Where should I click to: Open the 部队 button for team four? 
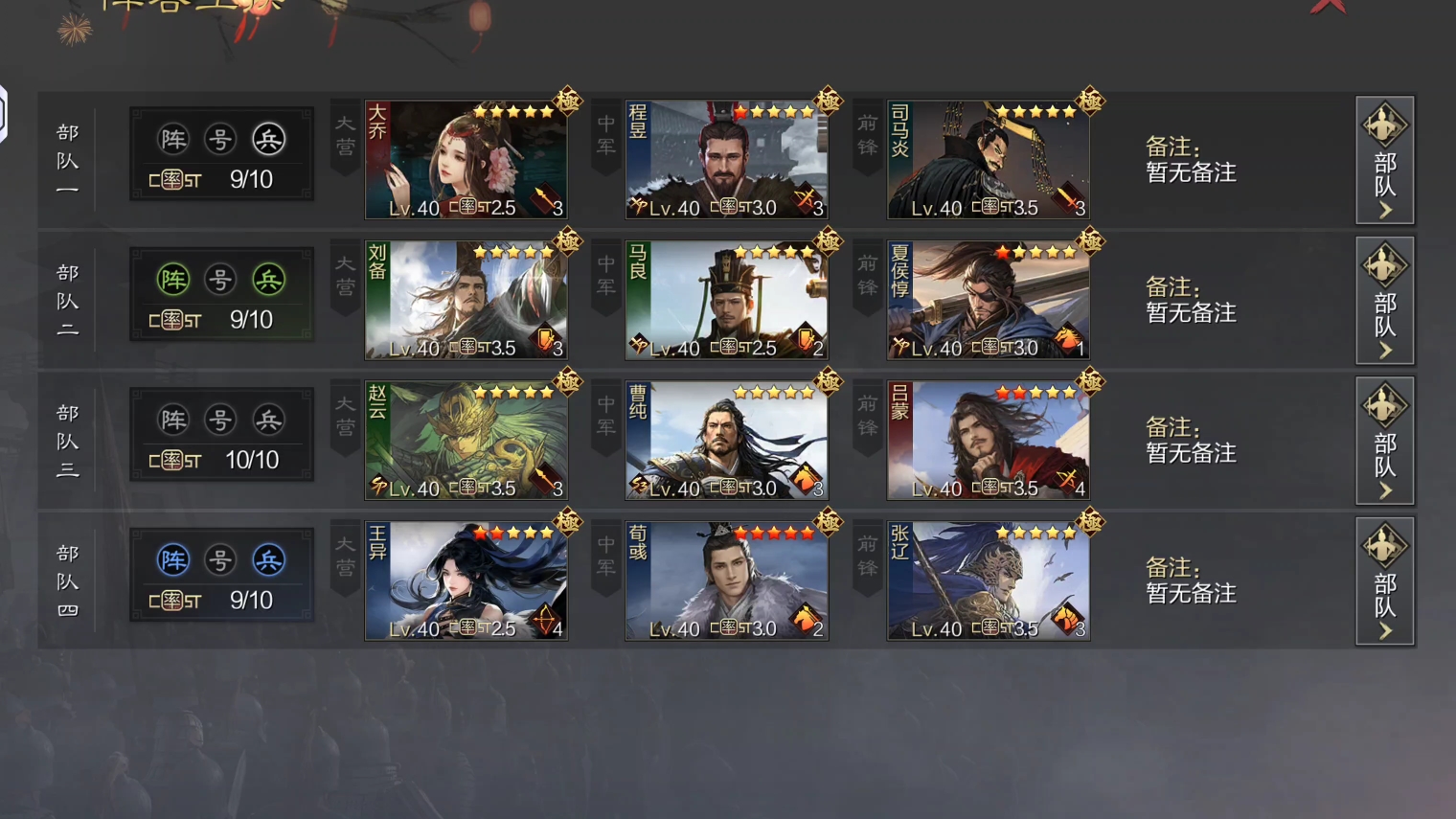pyautogui.click(x=1384, y=581)
